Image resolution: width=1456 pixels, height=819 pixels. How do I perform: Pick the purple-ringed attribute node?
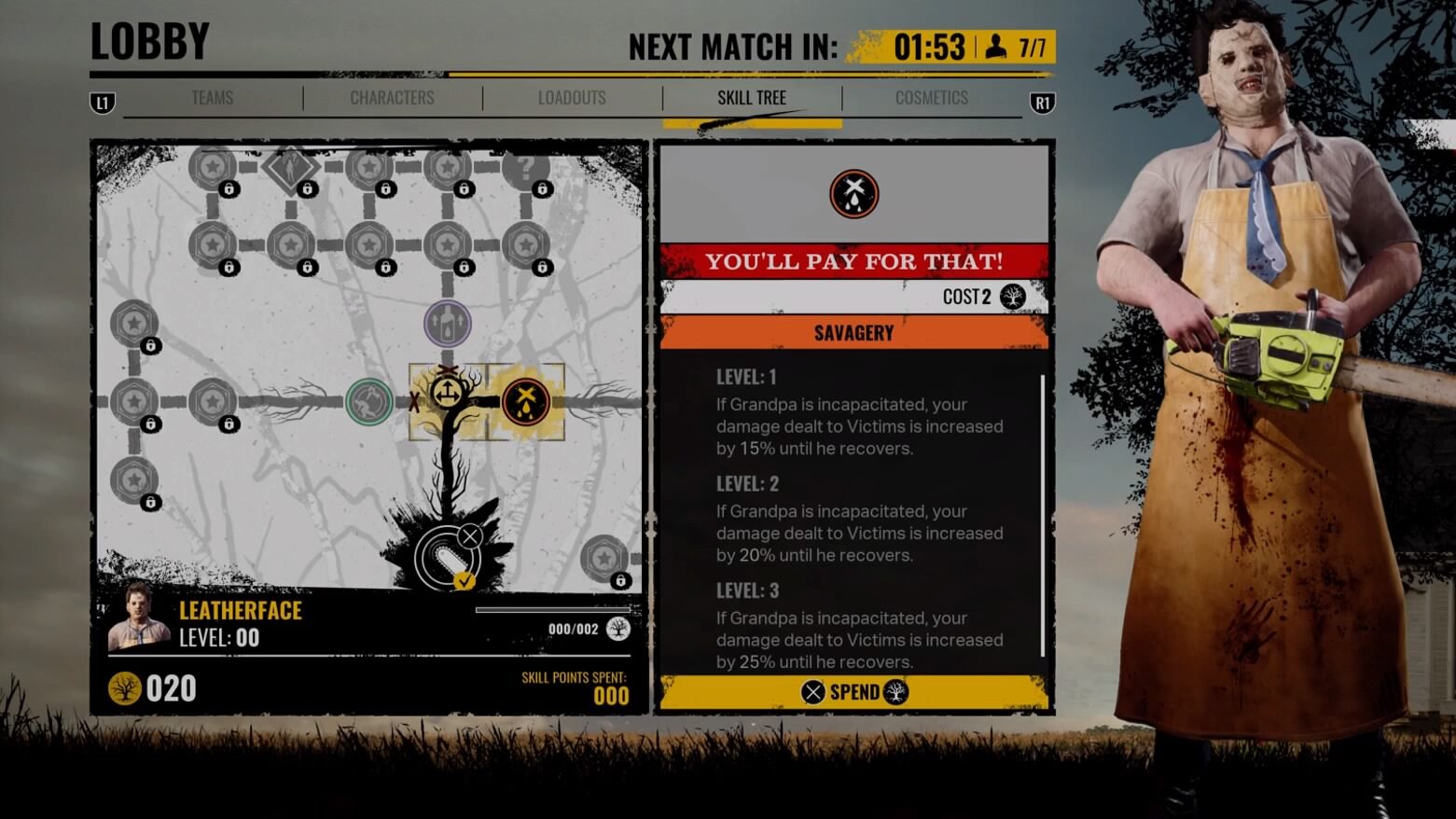pos(448,324)
